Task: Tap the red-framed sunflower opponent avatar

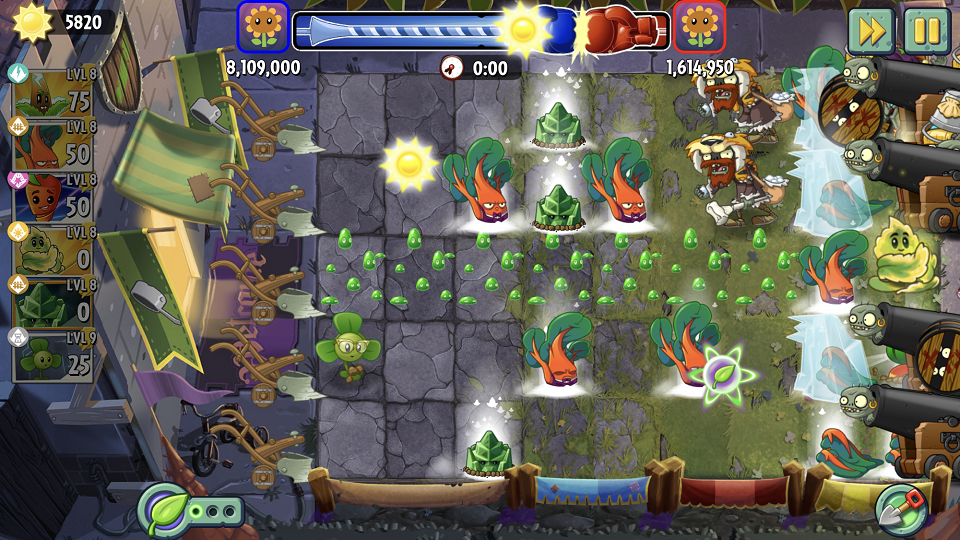Action: click(699, 28)
